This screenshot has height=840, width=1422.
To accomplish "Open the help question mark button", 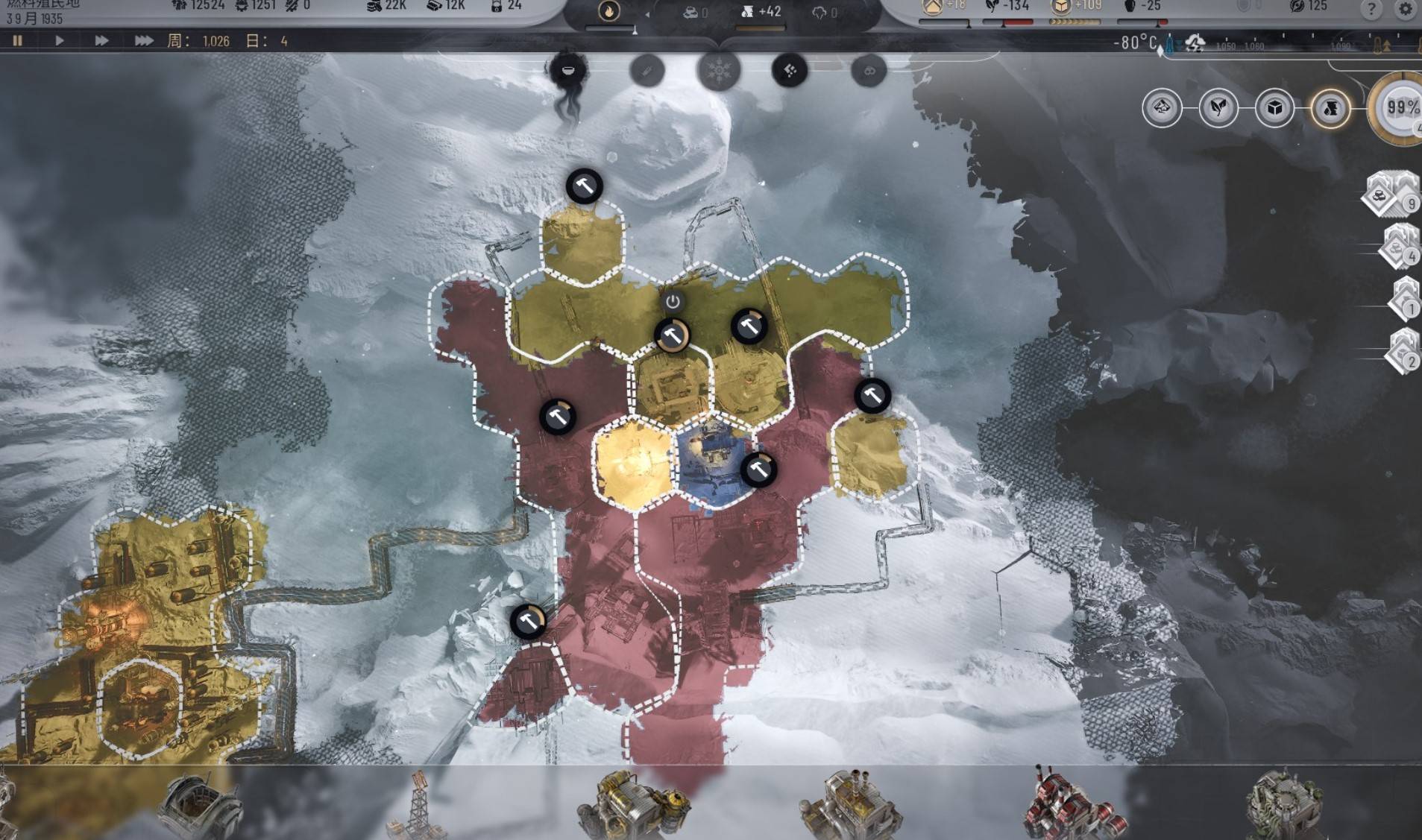I will [x=1371, y=9].
